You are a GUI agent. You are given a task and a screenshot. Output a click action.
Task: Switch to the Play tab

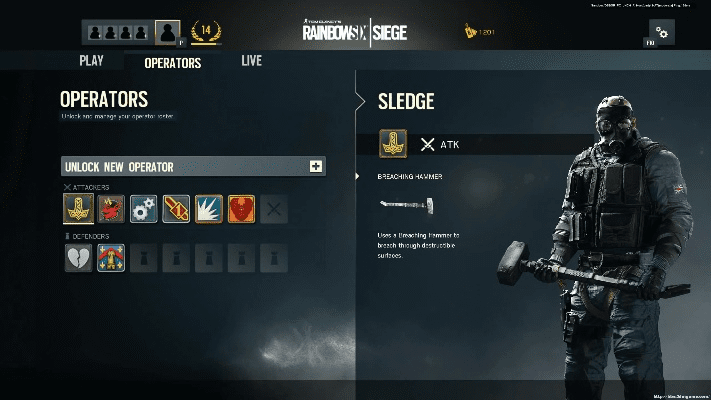click(91, 61)
